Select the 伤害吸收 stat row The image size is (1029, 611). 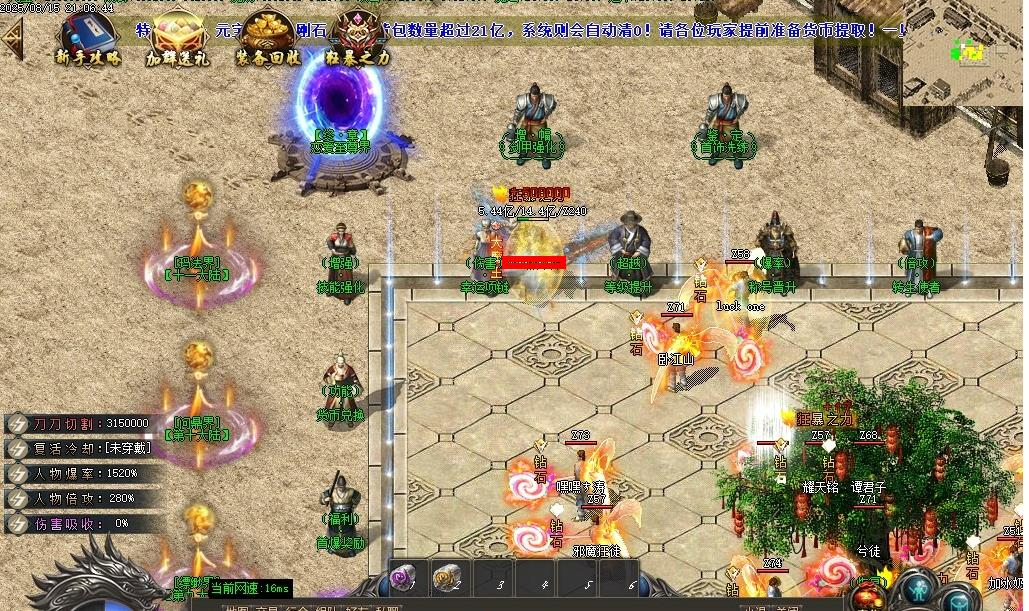pos(80,523)
